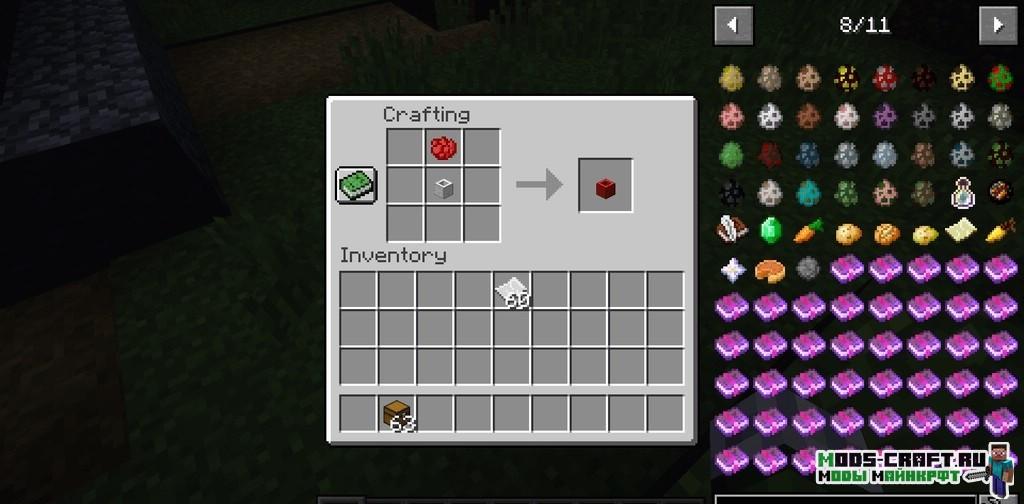Pick the fire charge from the item list

(999, 192)
